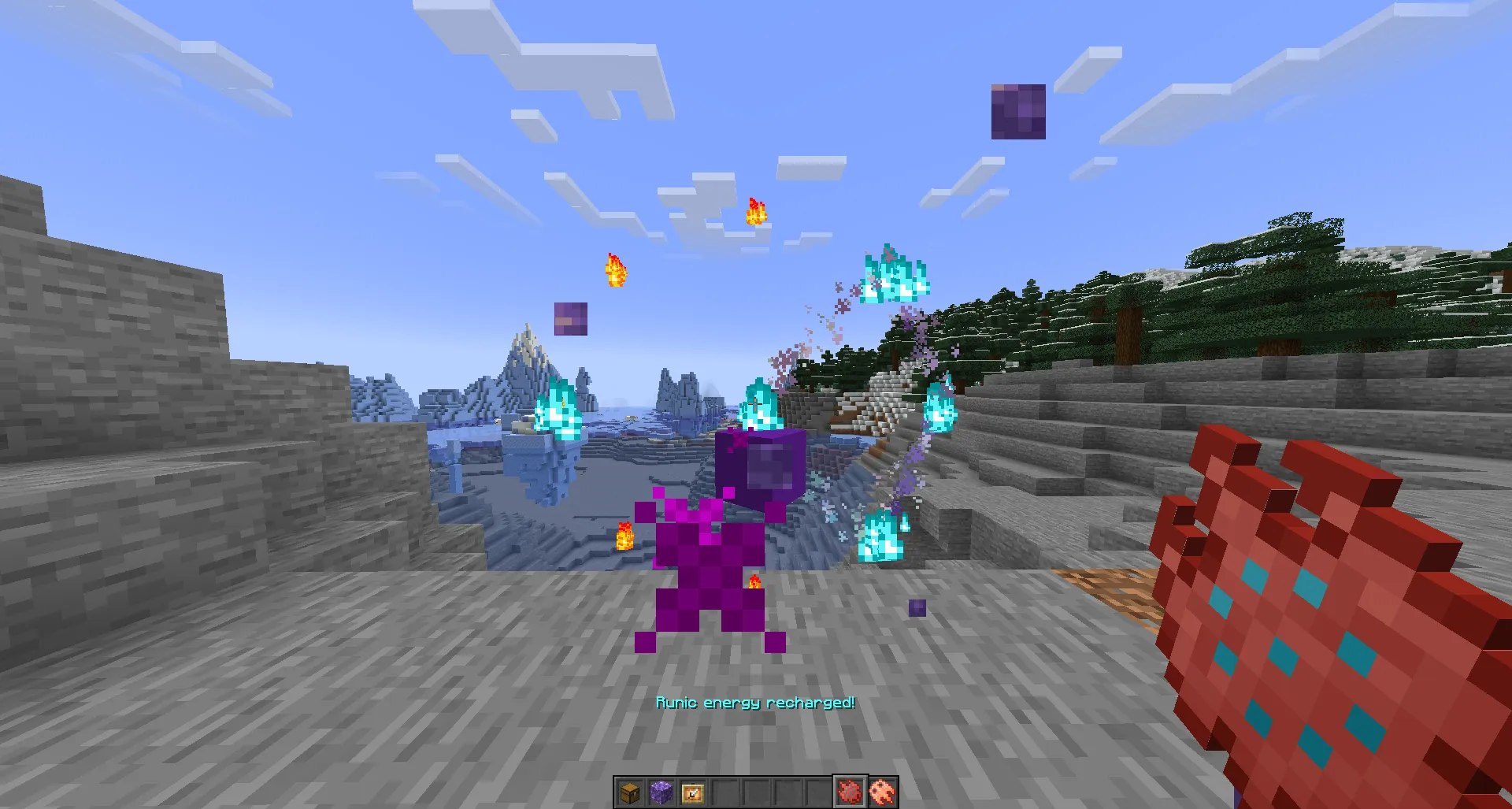Click the orange flame near the magenta particles
Image resolution: width=1512 pixels, height=809 pixels.
click(x=624, y=536)
